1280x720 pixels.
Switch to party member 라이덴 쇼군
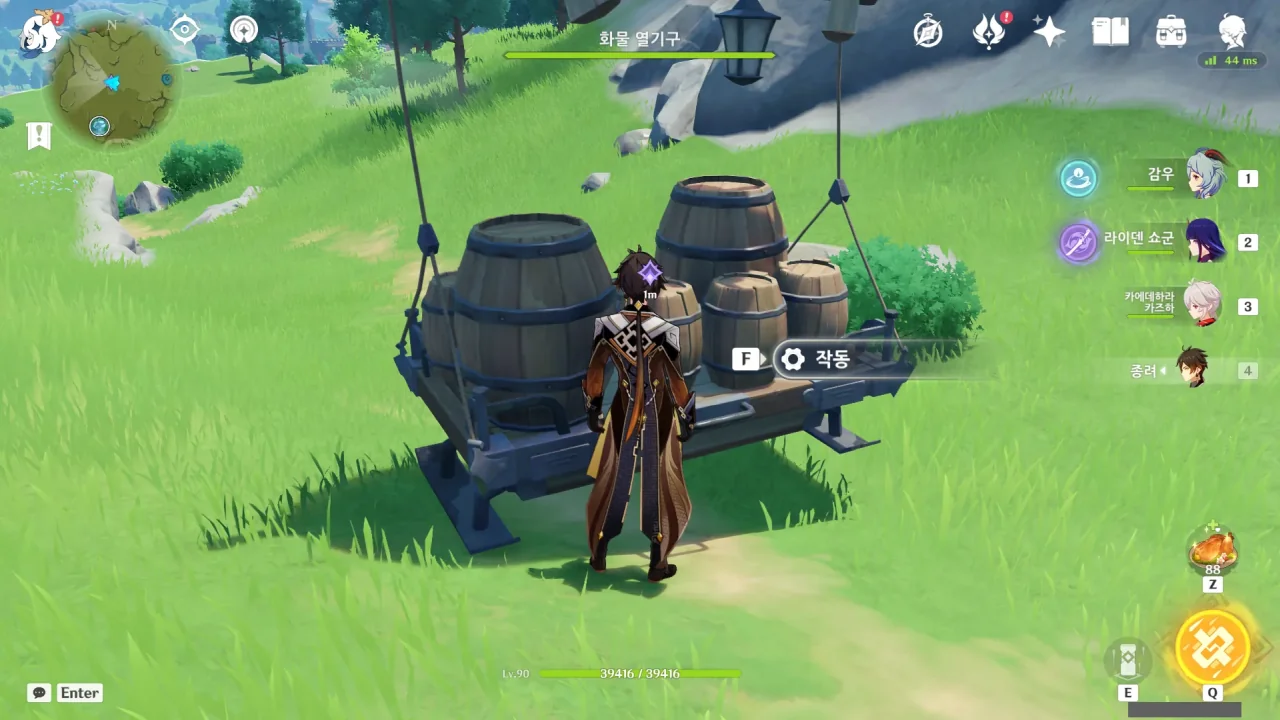(x=1204, y=241)
